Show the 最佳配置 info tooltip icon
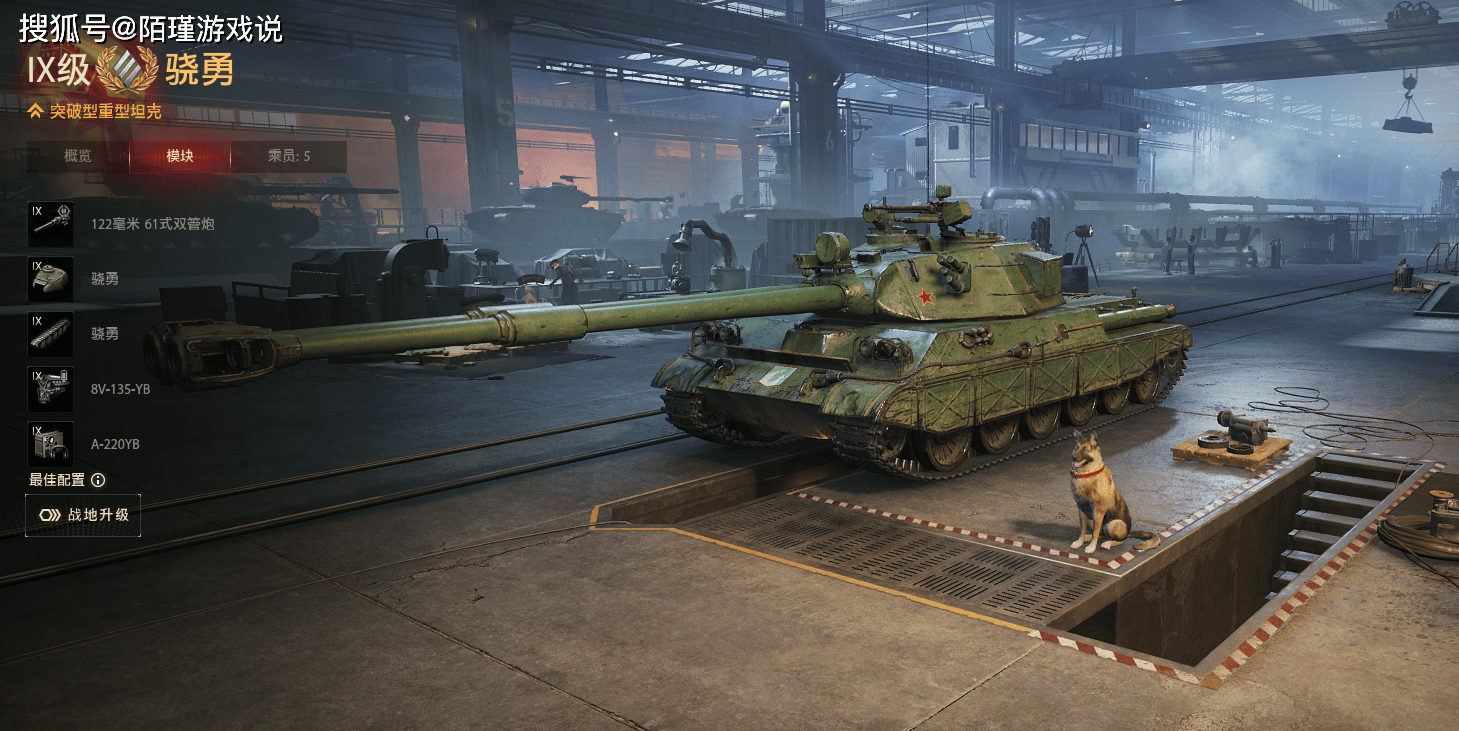1459x731 pixels. 98,480
